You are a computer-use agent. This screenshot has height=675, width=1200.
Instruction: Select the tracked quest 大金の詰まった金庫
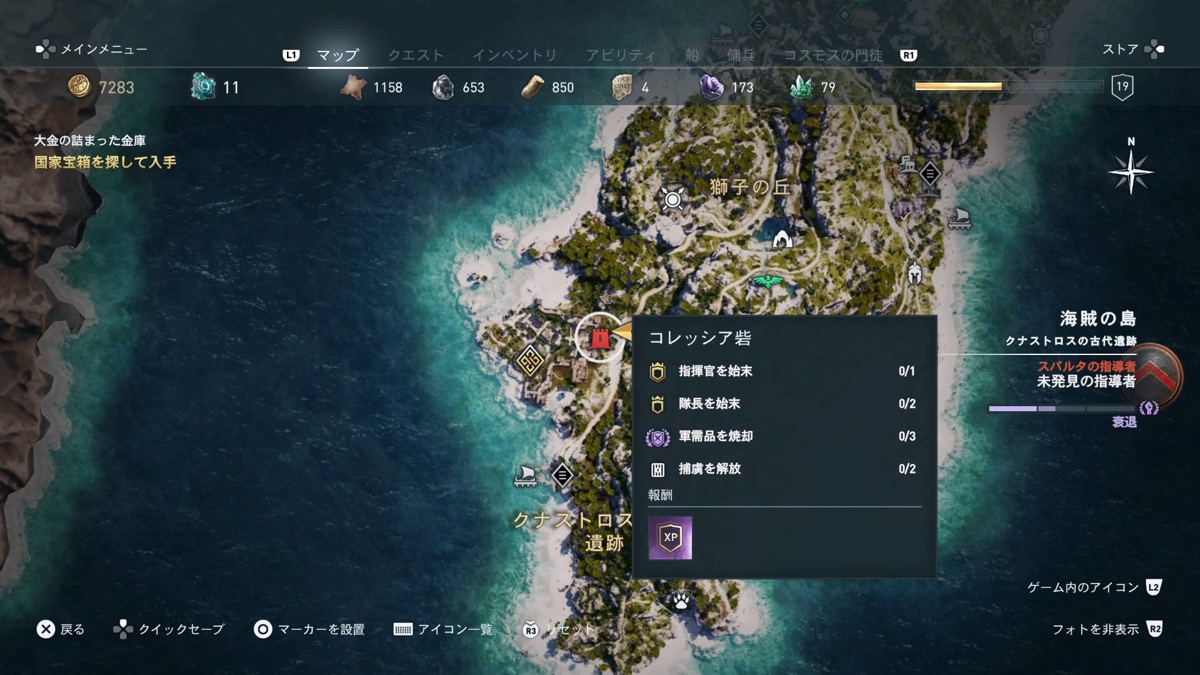point(97,141)
